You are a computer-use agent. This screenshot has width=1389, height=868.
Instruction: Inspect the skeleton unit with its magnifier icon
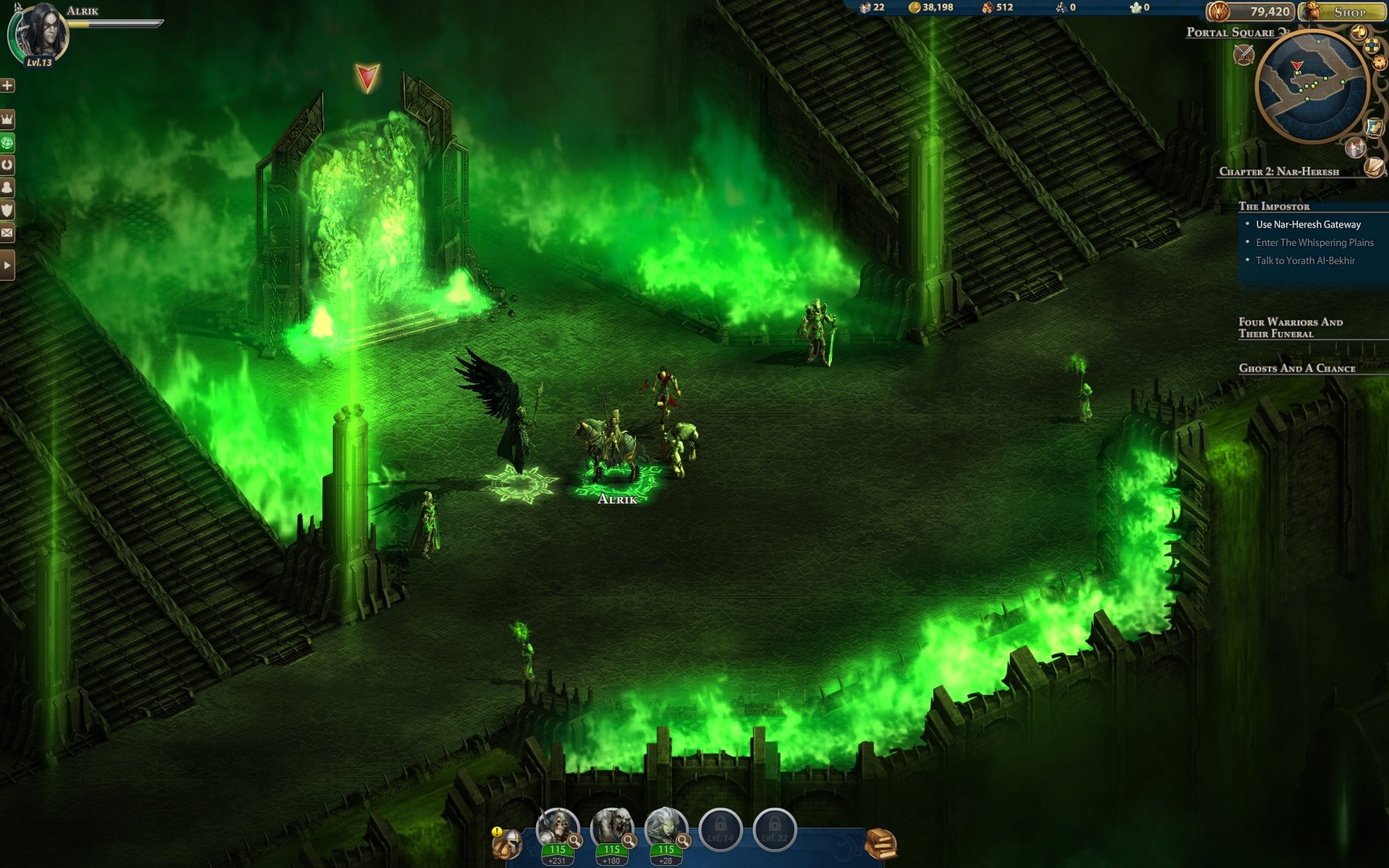pos(574,841)
